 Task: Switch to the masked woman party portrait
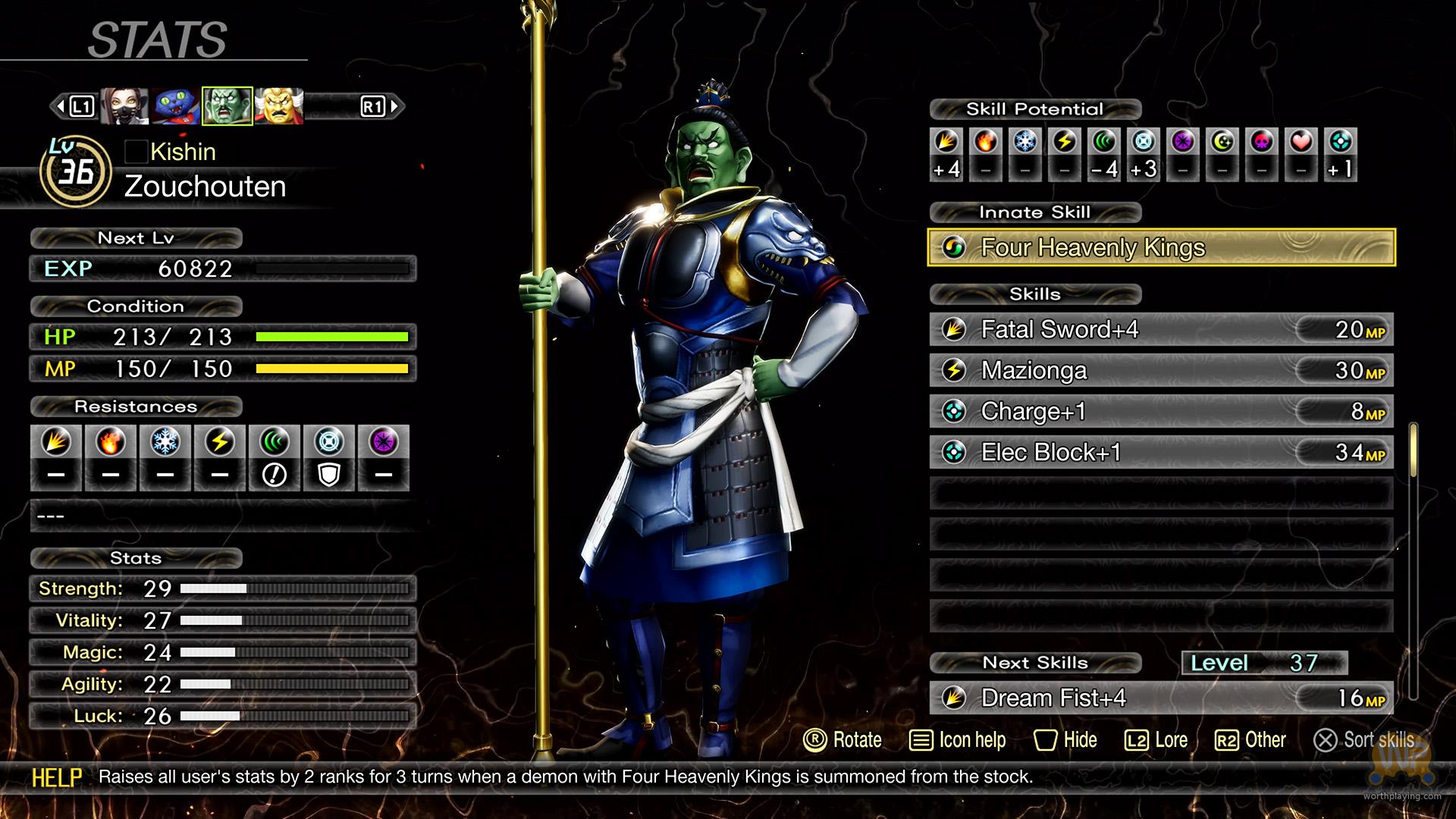pyautogui.click(x=124, y=106)
